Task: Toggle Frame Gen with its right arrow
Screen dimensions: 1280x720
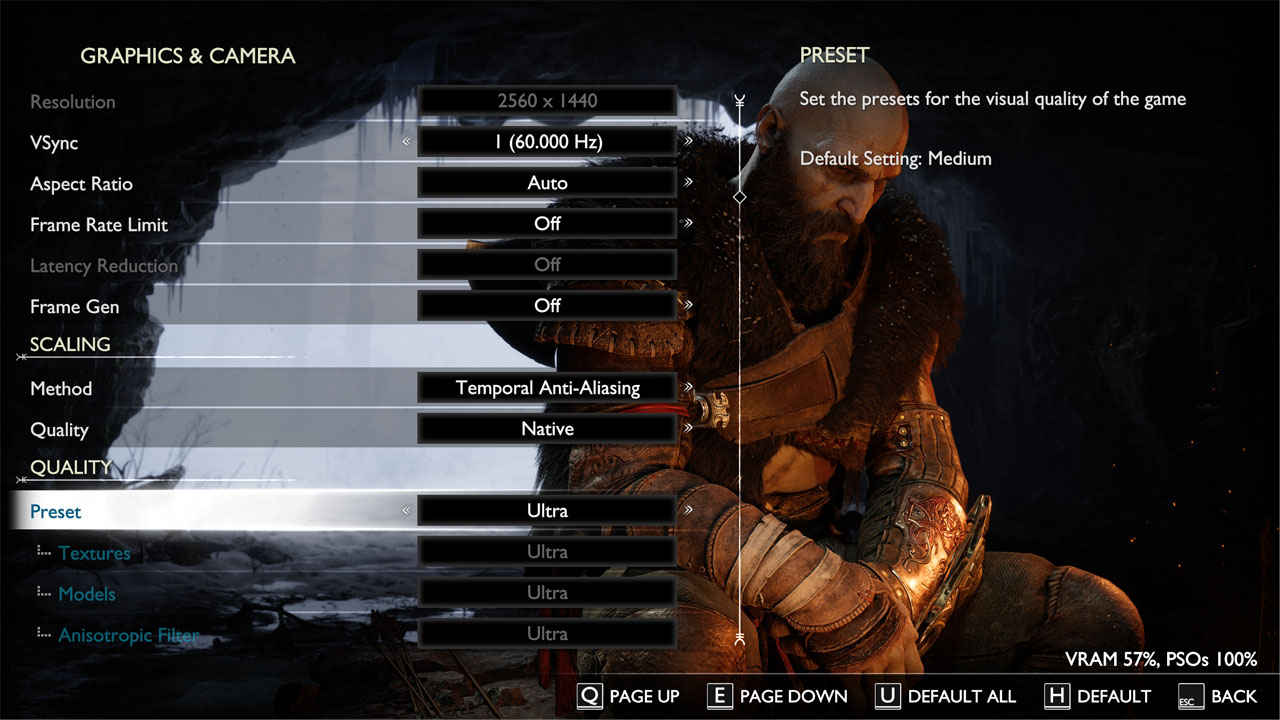Action: pyautogui.click(x=689, y=305)
